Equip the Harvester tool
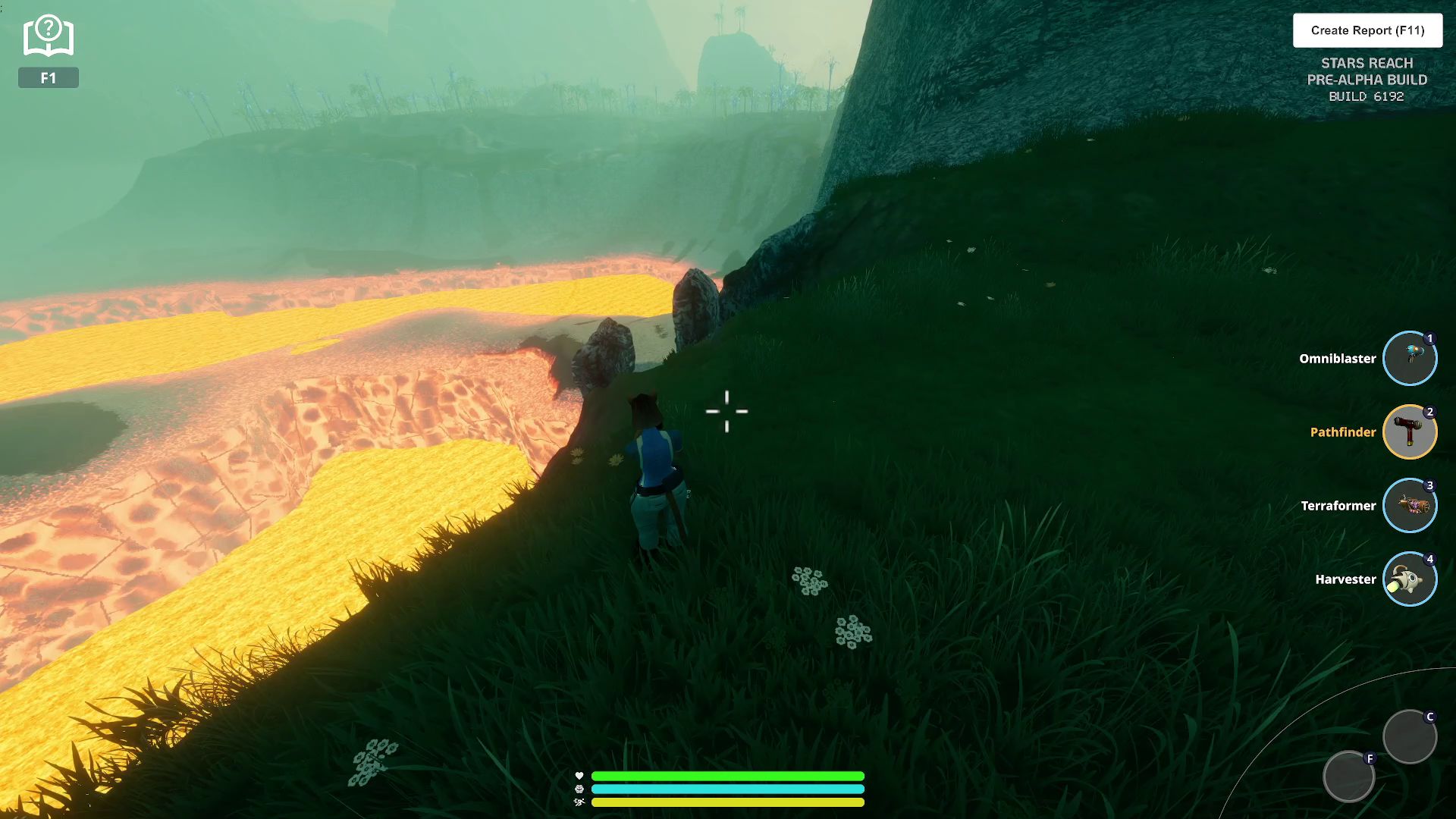The height and width of the screenshot is (819, 1456). point(1409,579)
